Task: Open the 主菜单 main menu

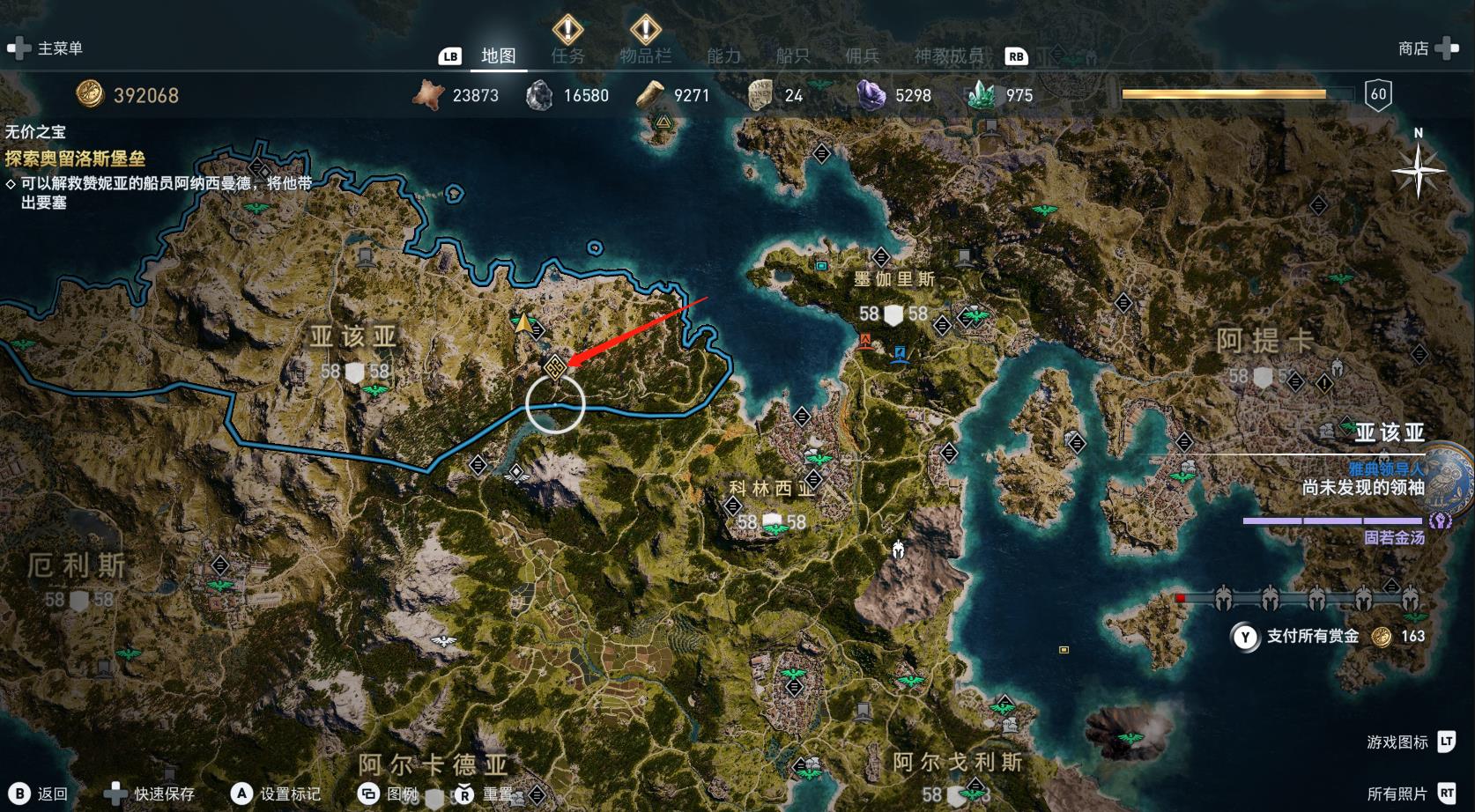Action: [46, 48]
